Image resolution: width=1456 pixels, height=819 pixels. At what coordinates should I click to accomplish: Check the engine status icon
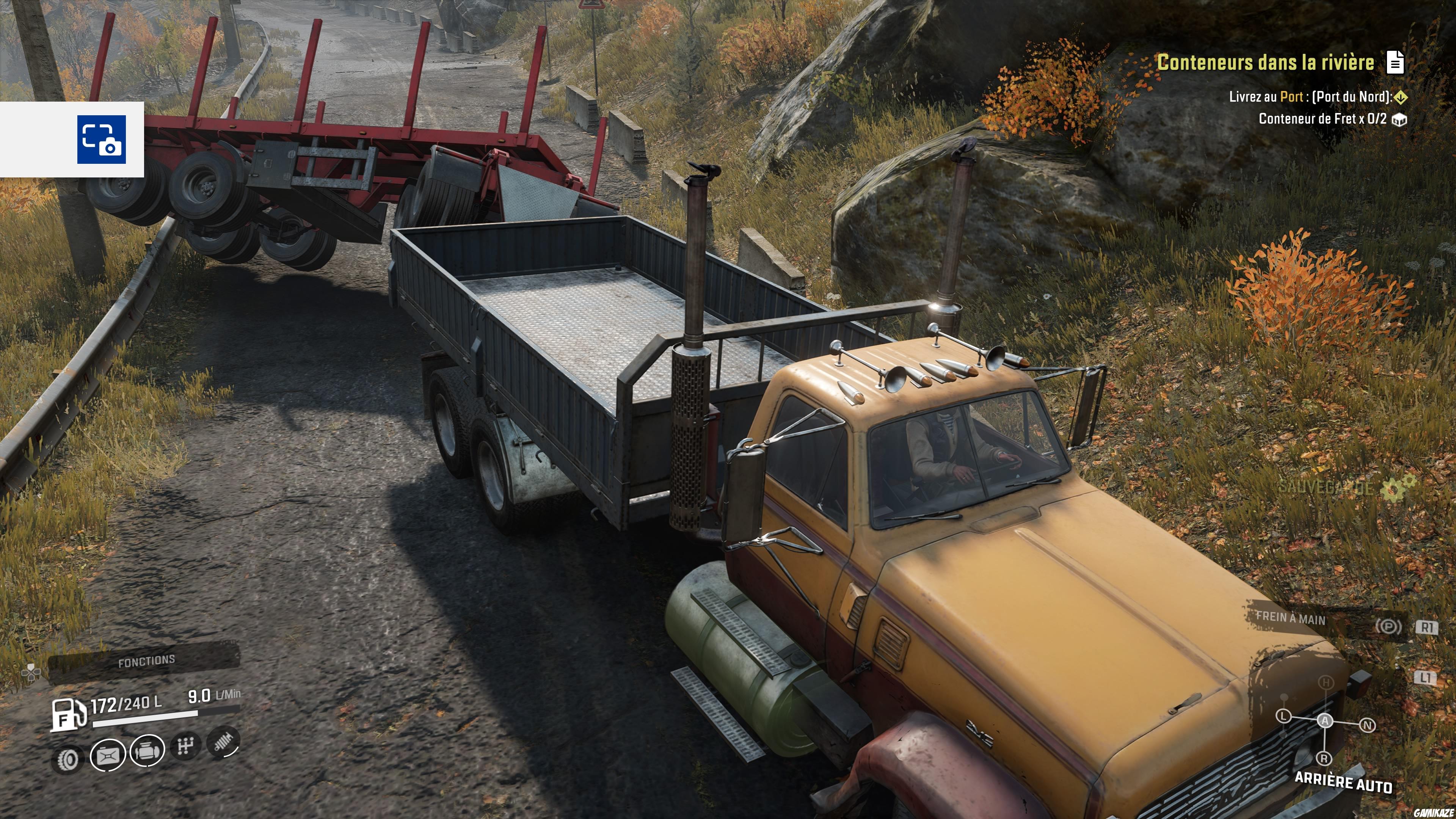tap(147, 751)
